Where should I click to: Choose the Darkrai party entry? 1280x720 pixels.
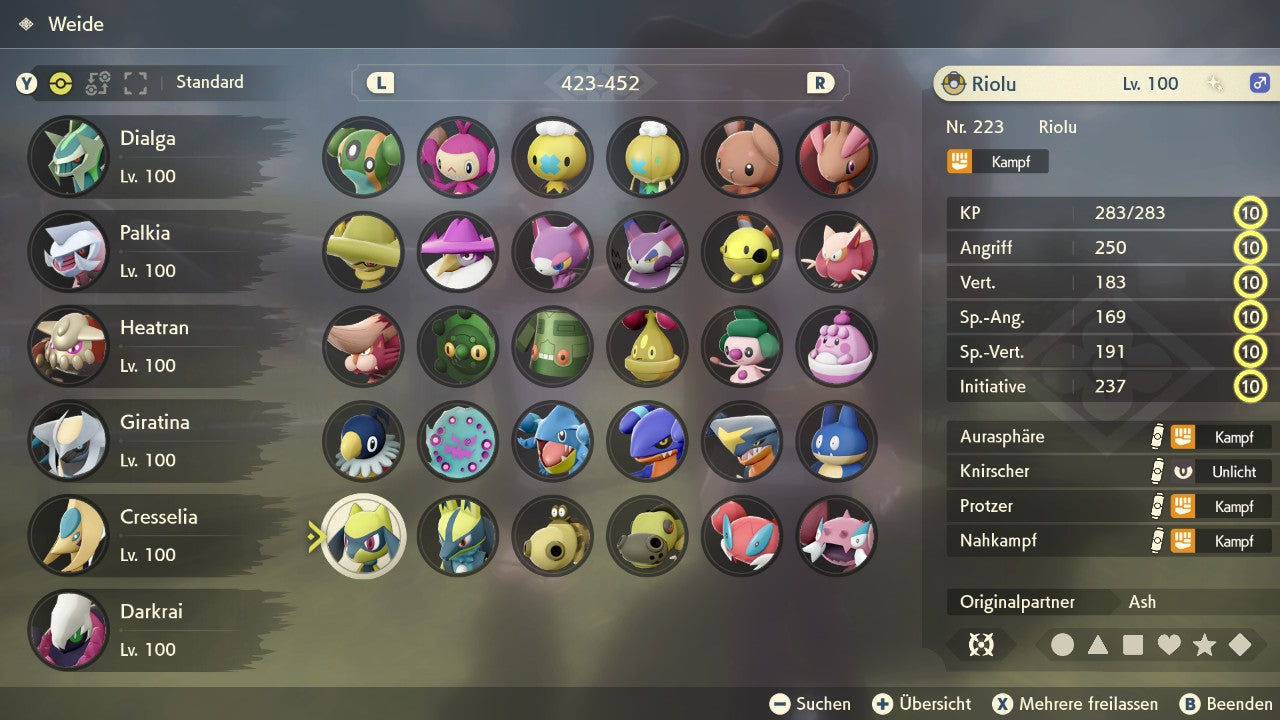(x=150, y=629)
